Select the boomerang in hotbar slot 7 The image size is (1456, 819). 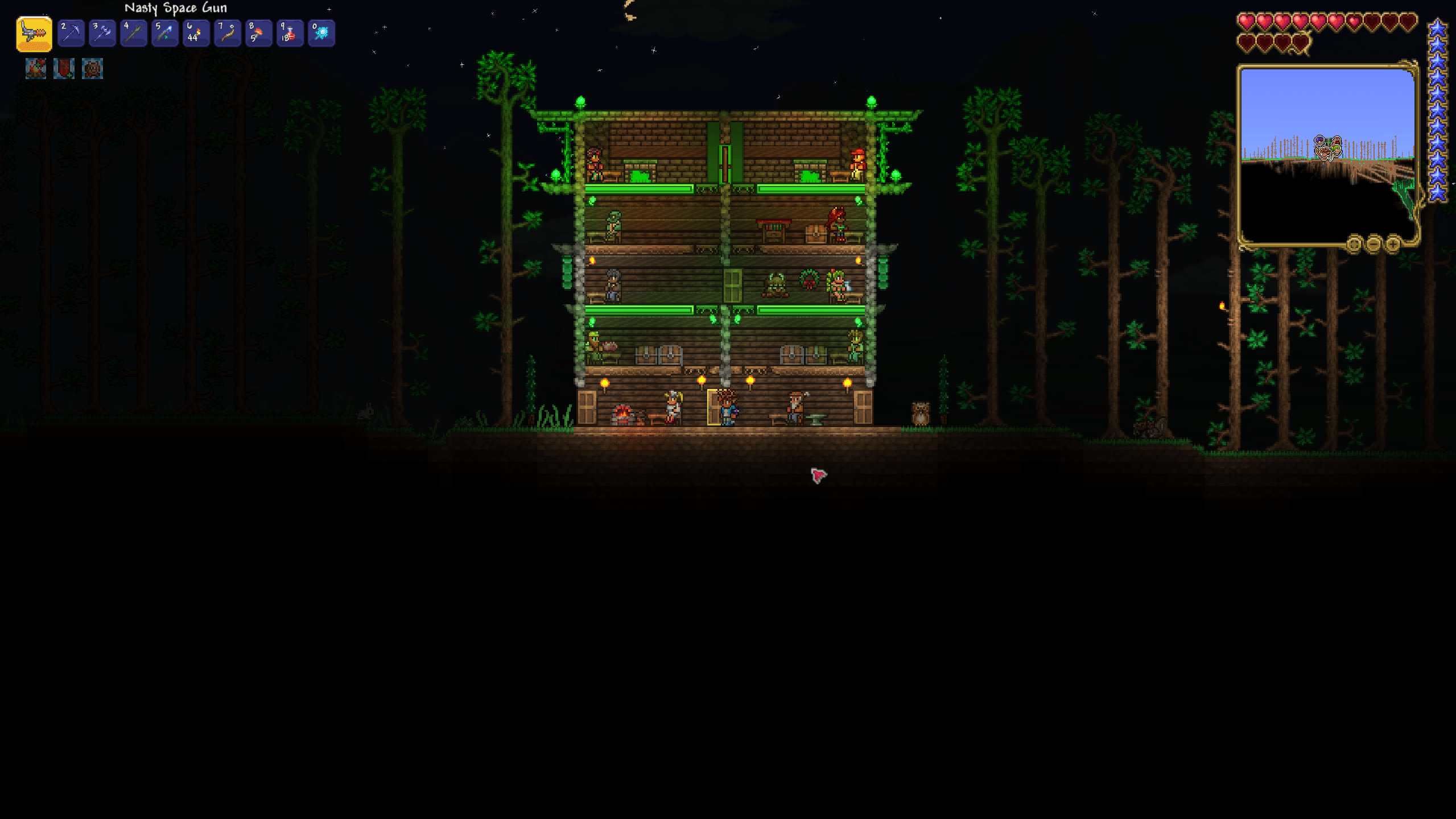tap(227, 33)
